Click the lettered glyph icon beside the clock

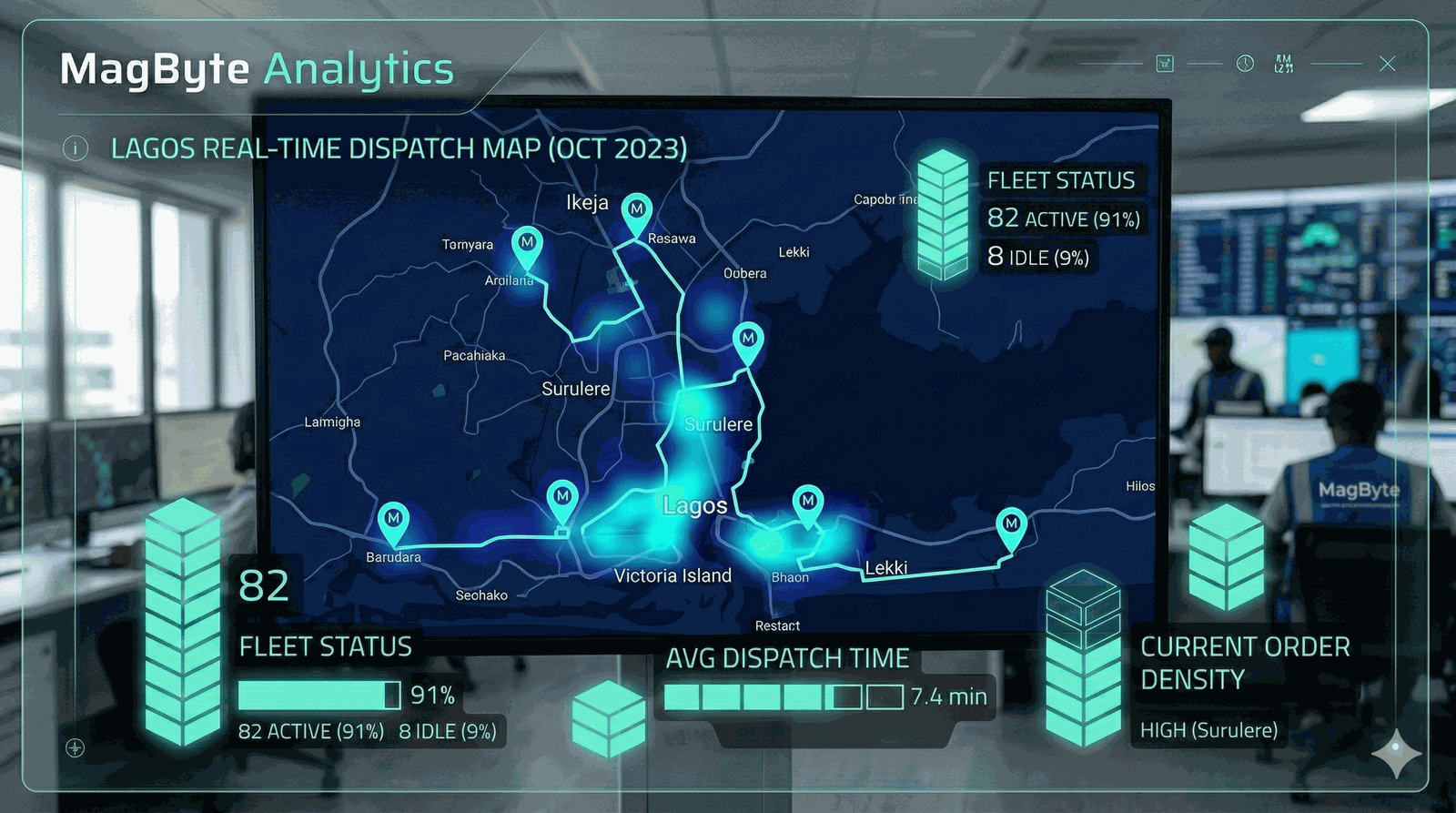point(1283,64)
